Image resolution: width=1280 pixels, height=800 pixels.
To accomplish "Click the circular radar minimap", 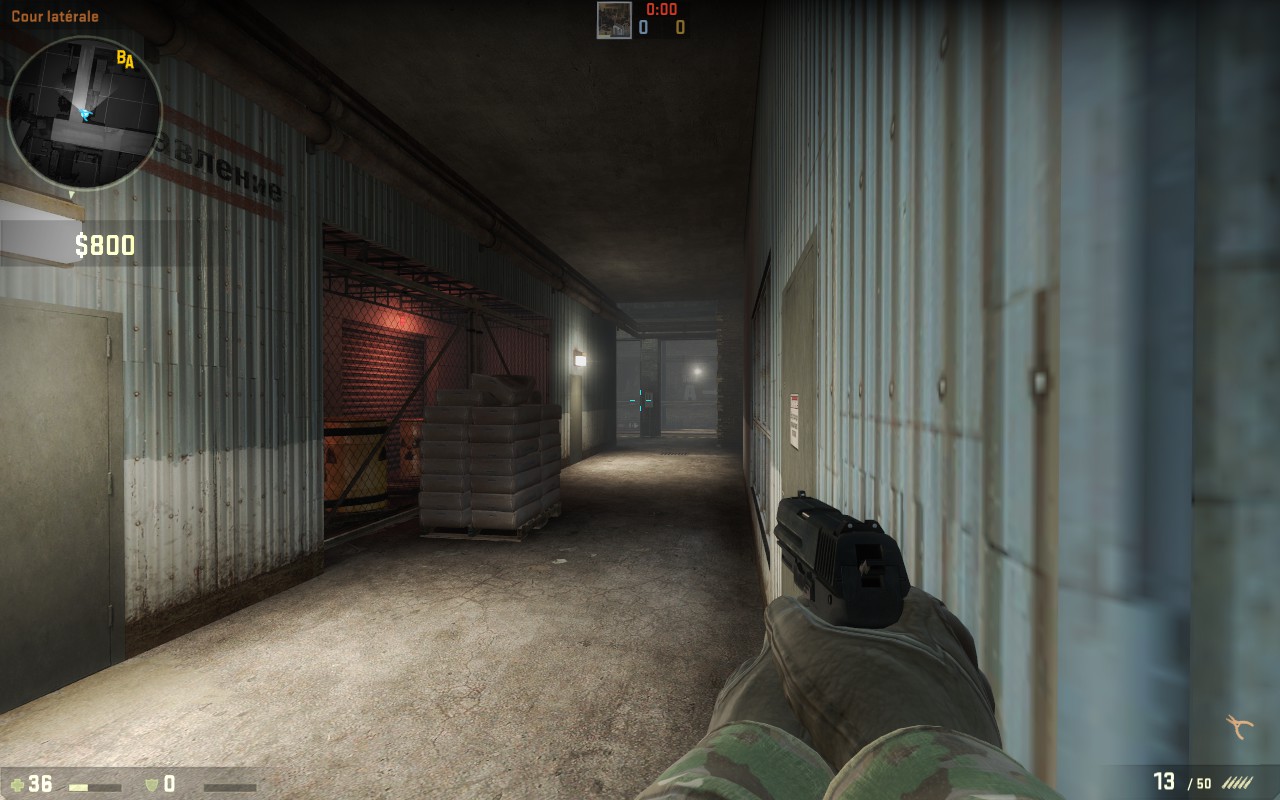I will [x=84, y=112].
